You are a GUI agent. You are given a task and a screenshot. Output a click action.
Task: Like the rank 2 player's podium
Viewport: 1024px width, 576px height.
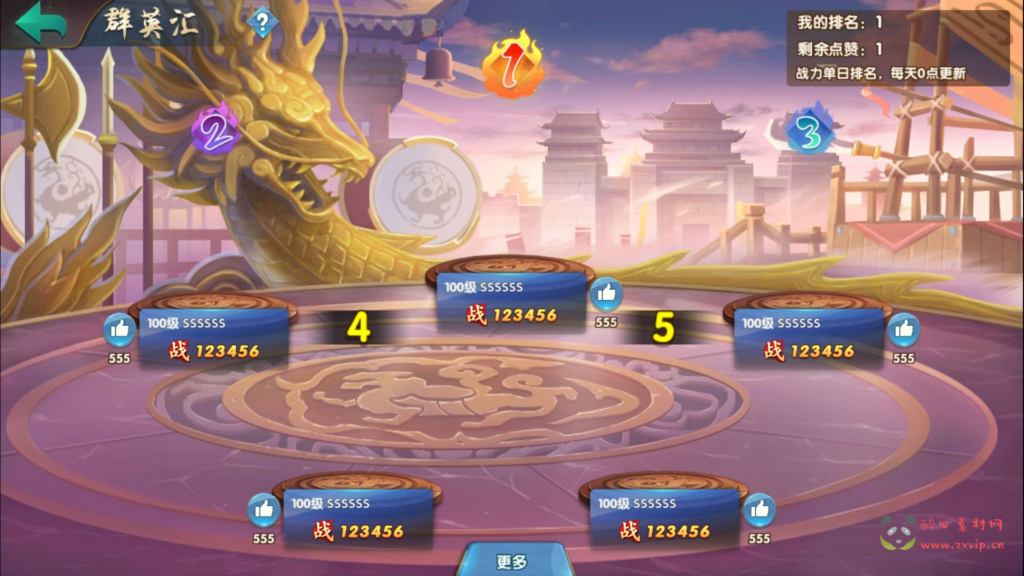pyautogui.click(x=119, y=330)
